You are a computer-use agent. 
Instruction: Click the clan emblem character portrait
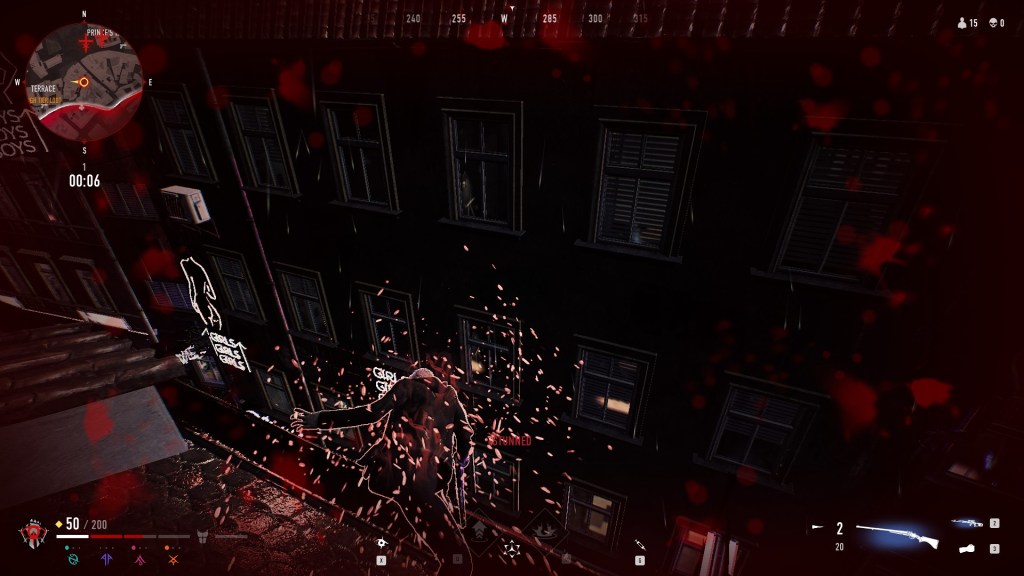click(32, 534)
